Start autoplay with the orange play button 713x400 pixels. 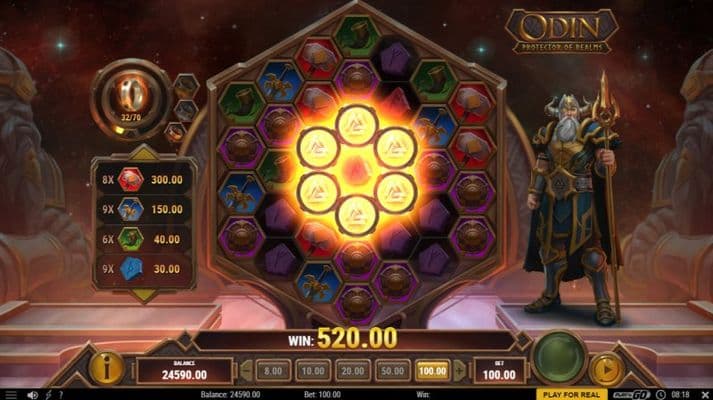(606, 369)
